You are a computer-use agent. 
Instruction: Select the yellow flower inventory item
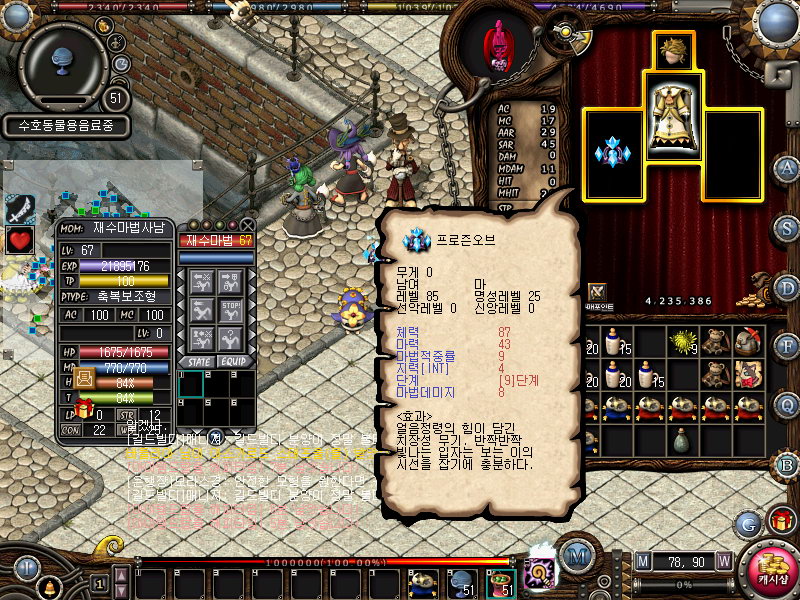point(683,342)
